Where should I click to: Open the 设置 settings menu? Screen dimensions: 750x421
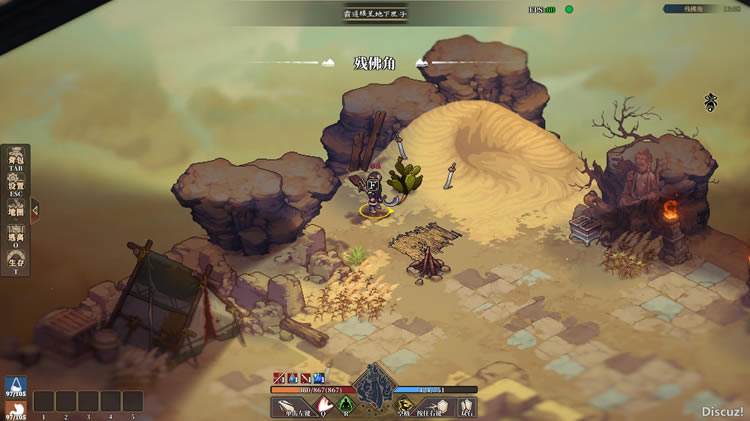16,185
